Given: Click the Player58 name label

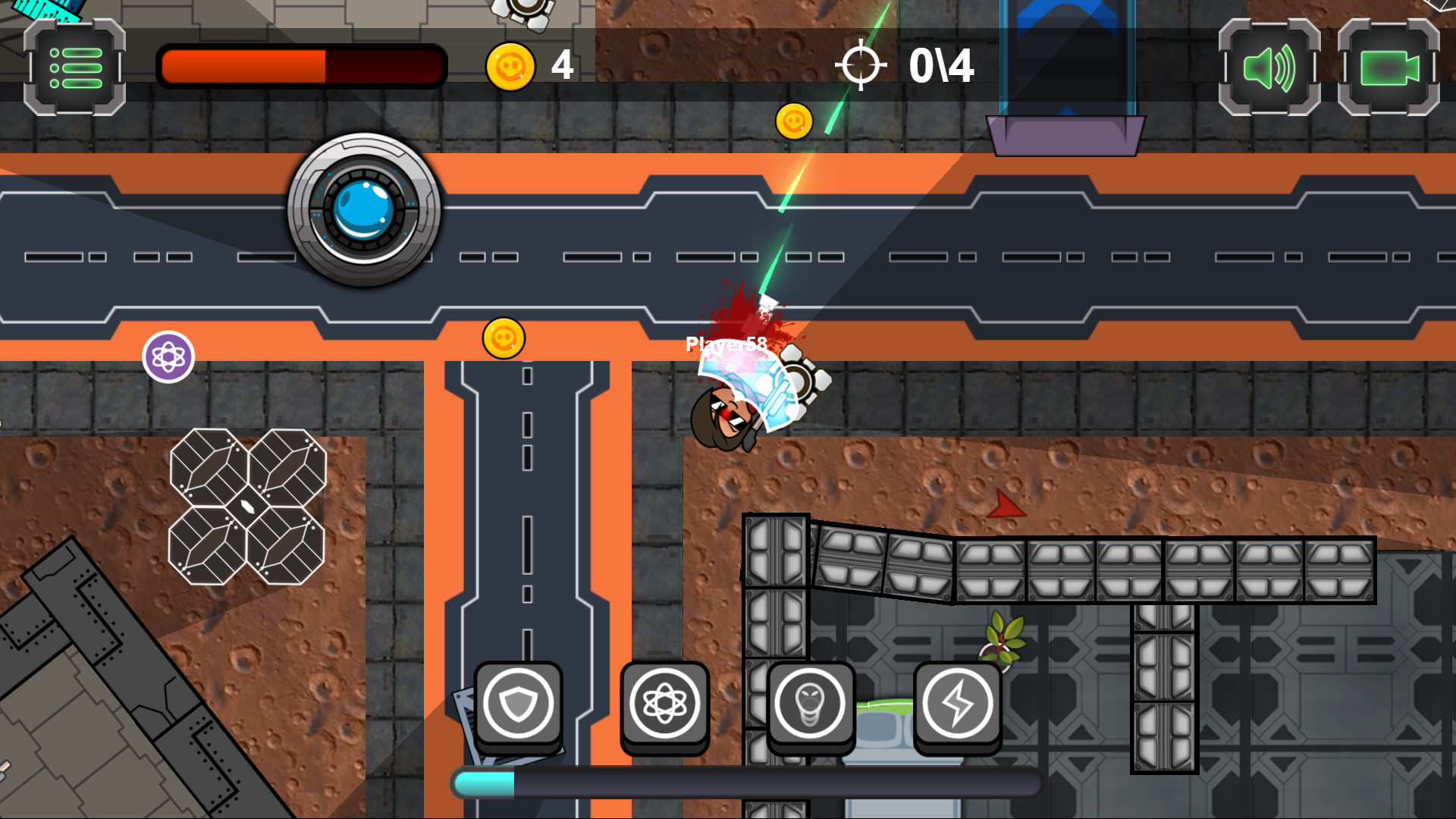Looking at the screenshot, I should click(x=726, y=343).
